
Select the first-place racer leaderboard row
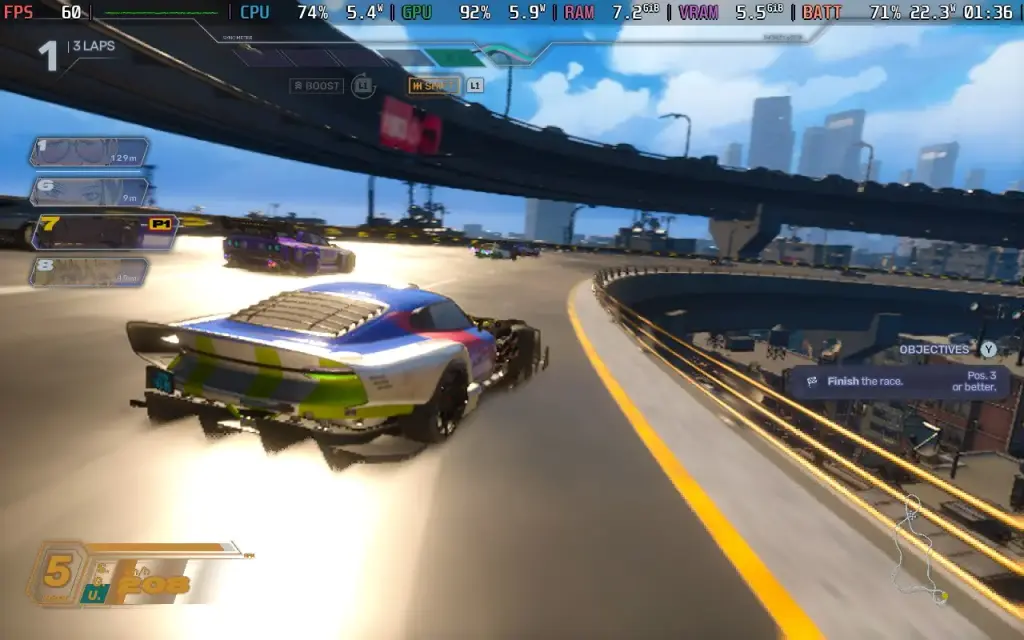pyautogui.click(x=88, y=152)
